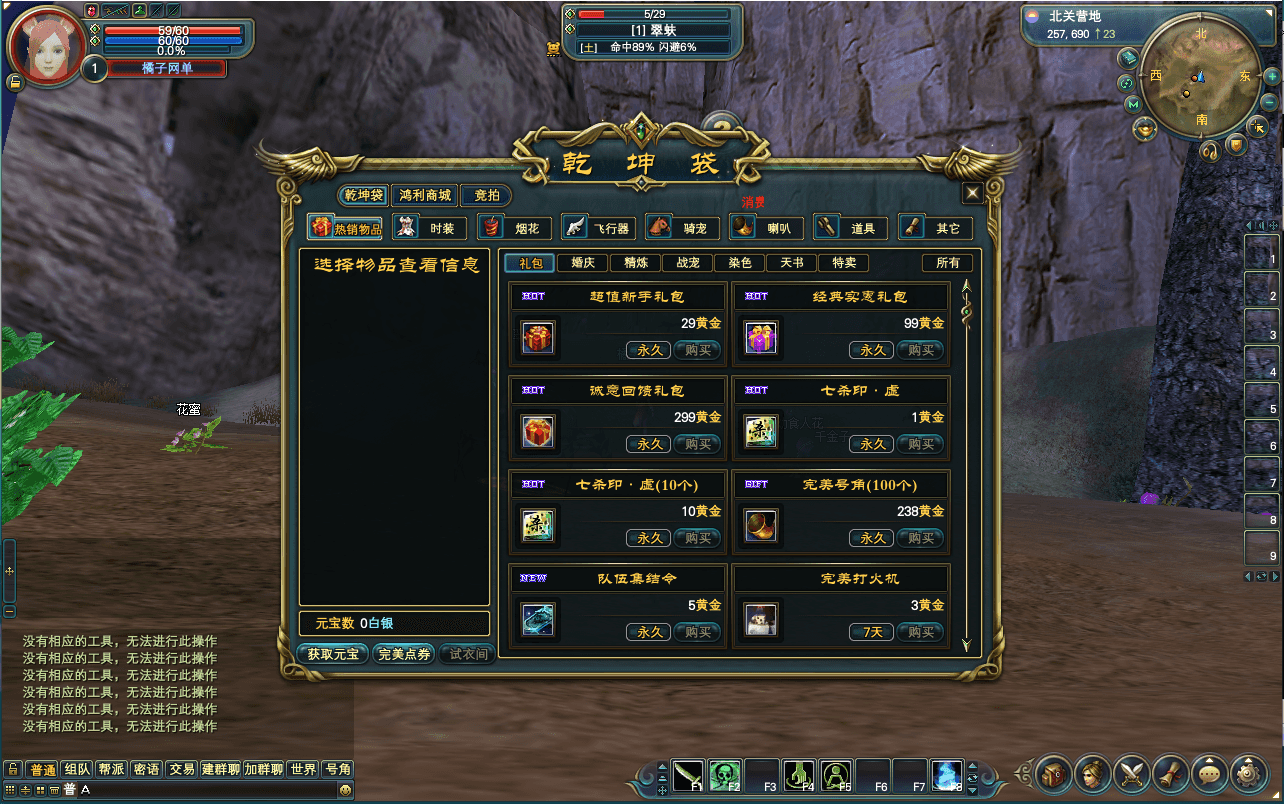1284x804 pixels.
Task: Purchase the 经典实惠礼包 for 99 gold
Action: (921, 350)
